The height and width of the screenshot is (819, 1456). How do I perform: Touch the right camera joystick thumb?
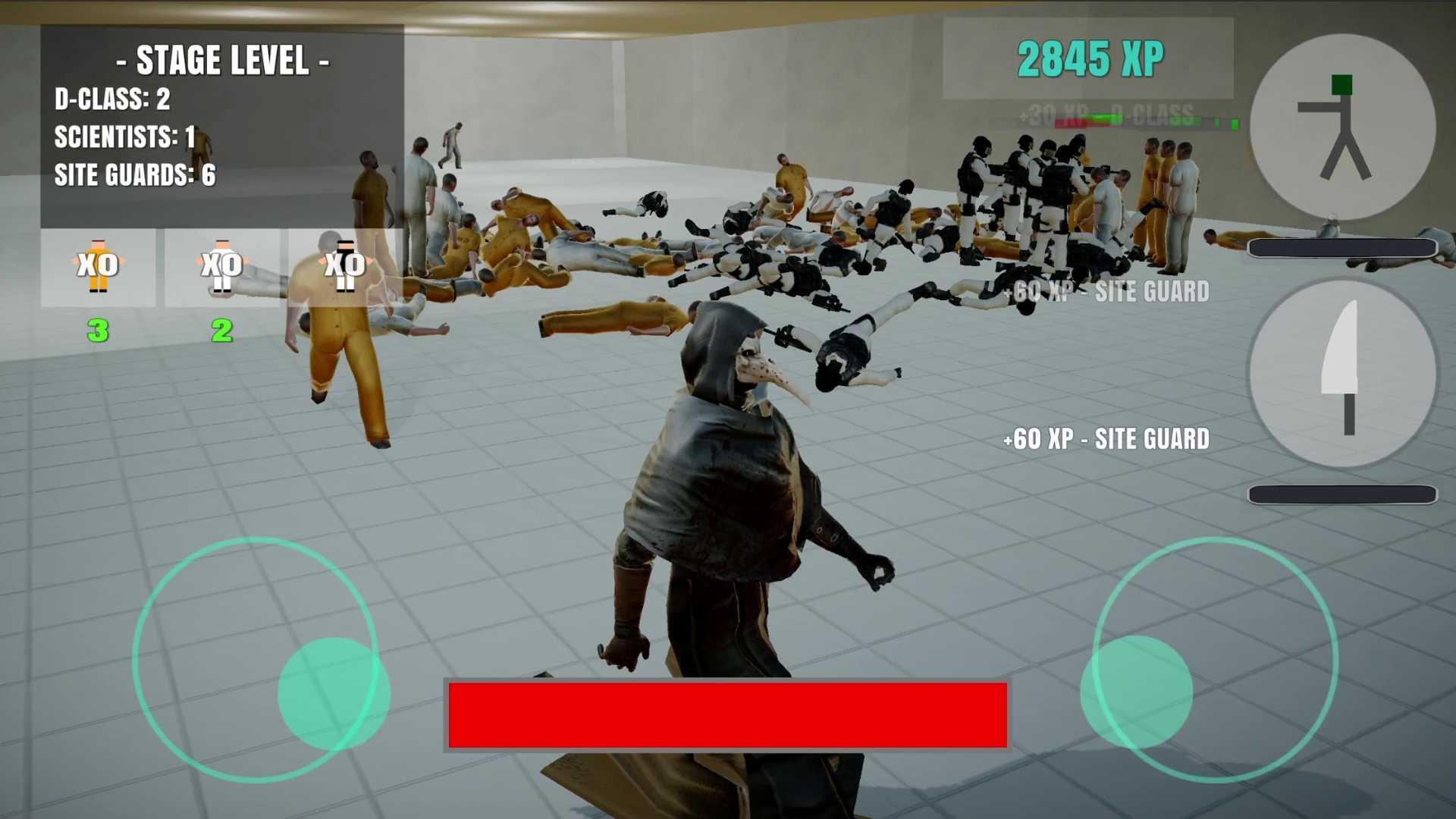pyautogui.click(x=1136, y=692)
